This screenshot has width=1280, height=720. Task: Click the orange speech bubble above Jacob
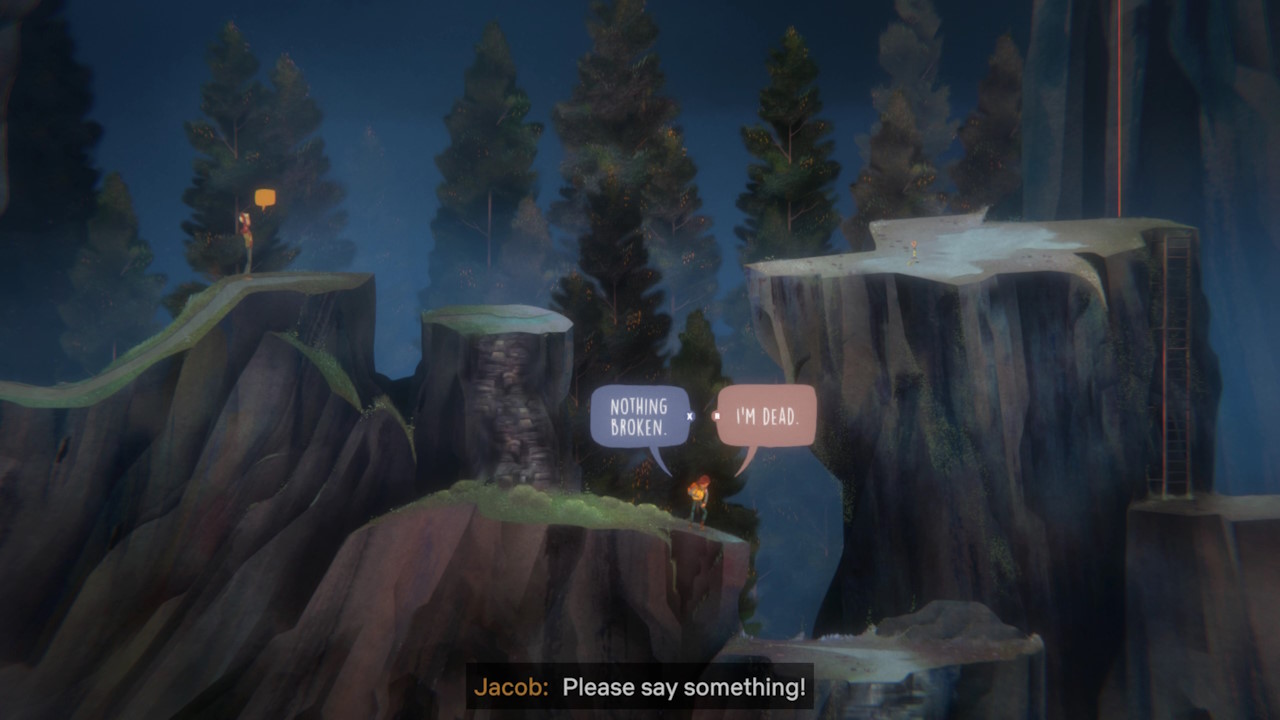coord(265,197)
